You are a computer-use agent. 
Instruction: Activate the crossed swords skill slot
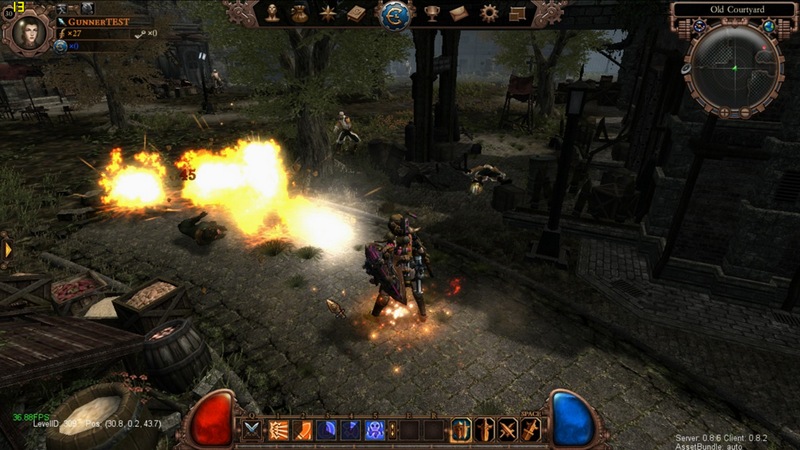[x=509, y=430]
